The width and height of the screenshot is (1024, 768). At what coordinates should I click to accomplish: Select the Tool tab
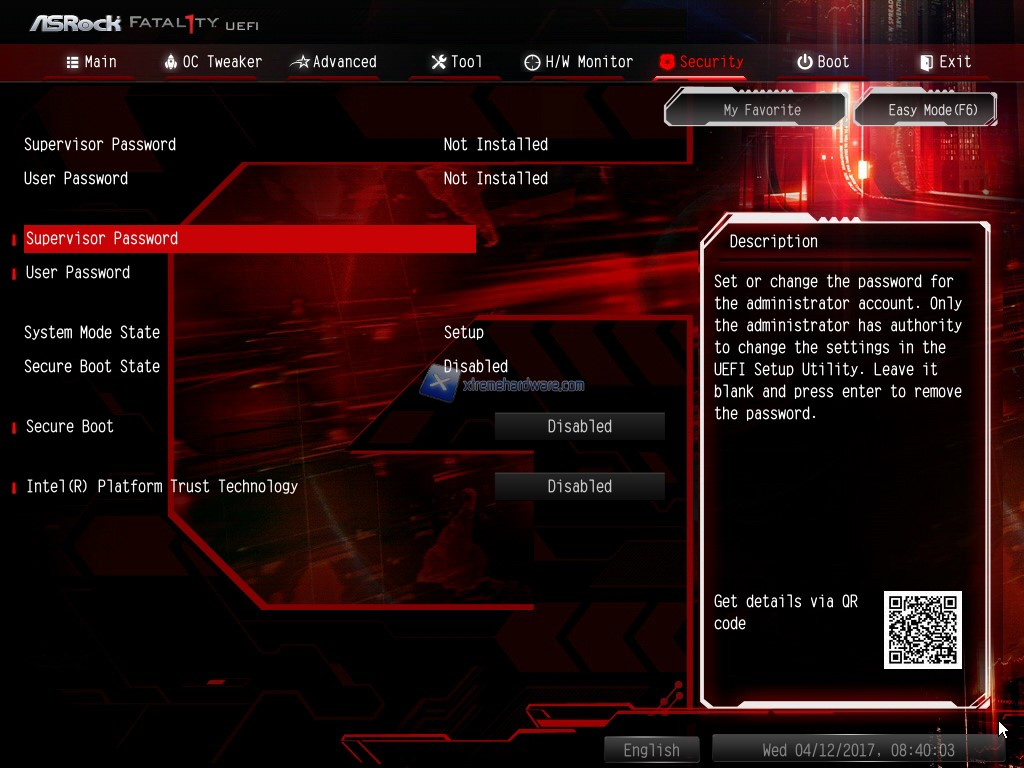click(456, 62)
